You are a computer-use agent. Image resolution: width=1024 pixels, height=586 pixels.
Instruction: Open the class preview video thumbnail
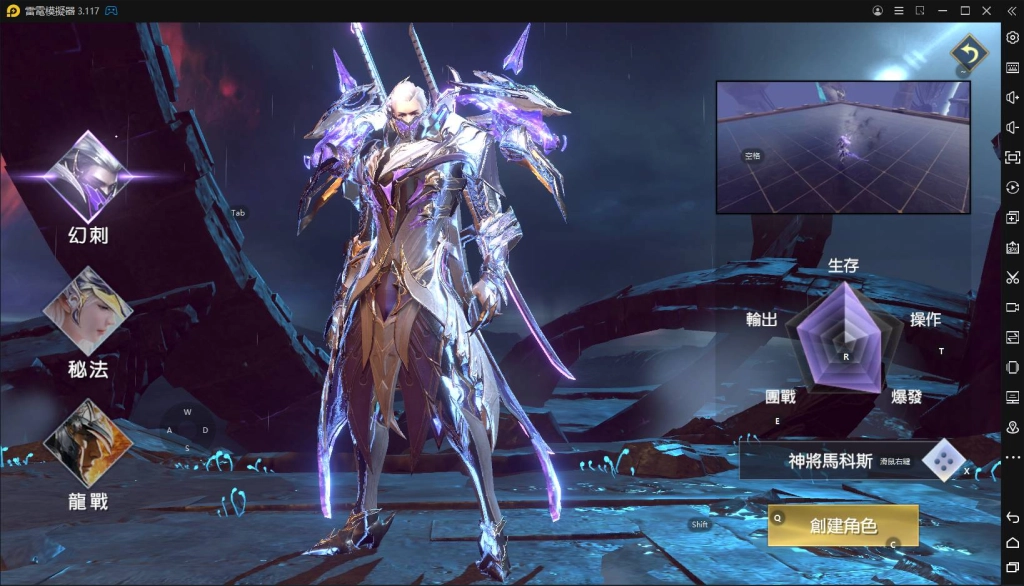842,147
